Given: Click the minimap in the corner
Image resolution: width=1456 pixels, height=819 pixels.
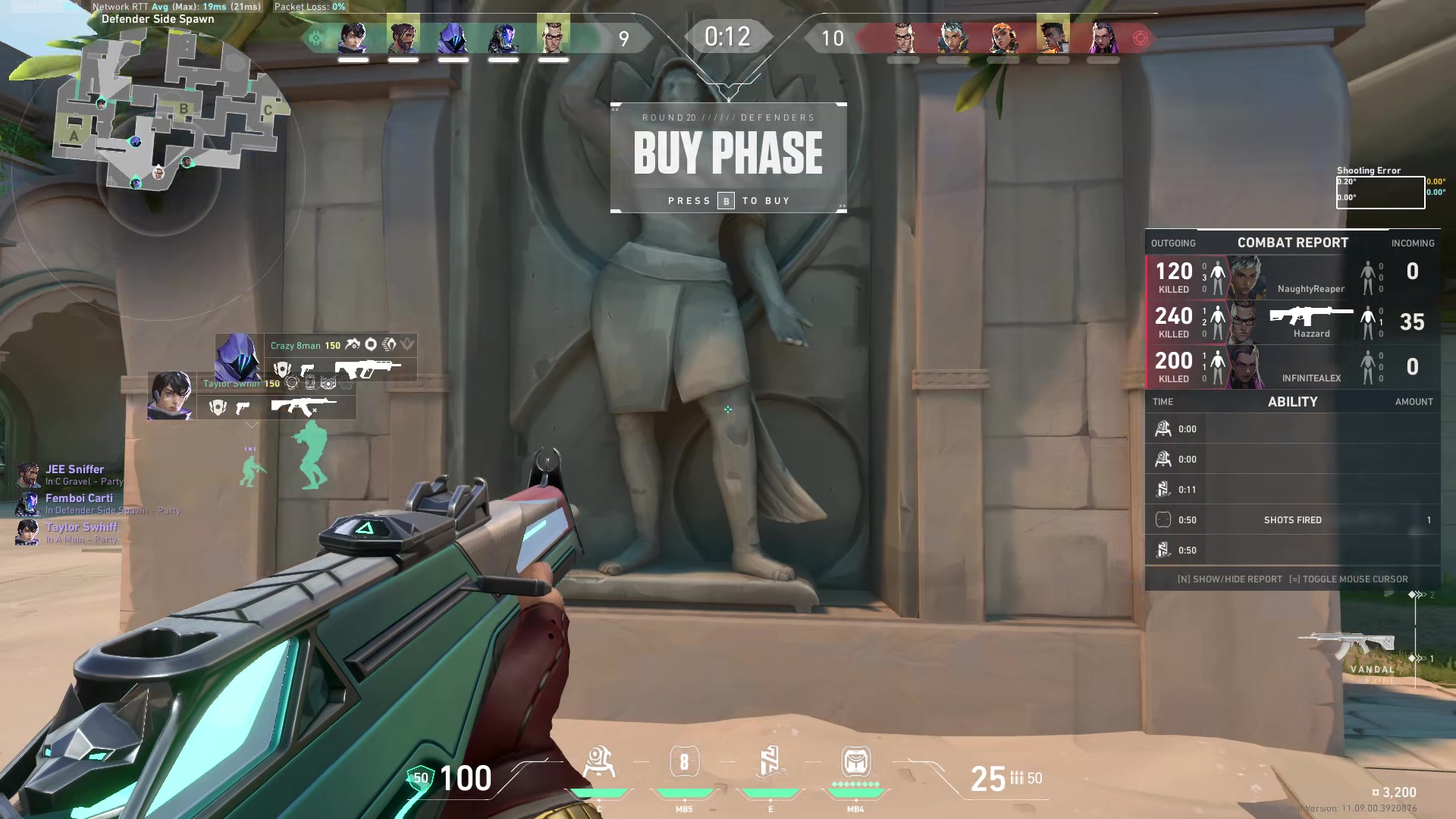Looking at the screenshot, I should 171,114.
